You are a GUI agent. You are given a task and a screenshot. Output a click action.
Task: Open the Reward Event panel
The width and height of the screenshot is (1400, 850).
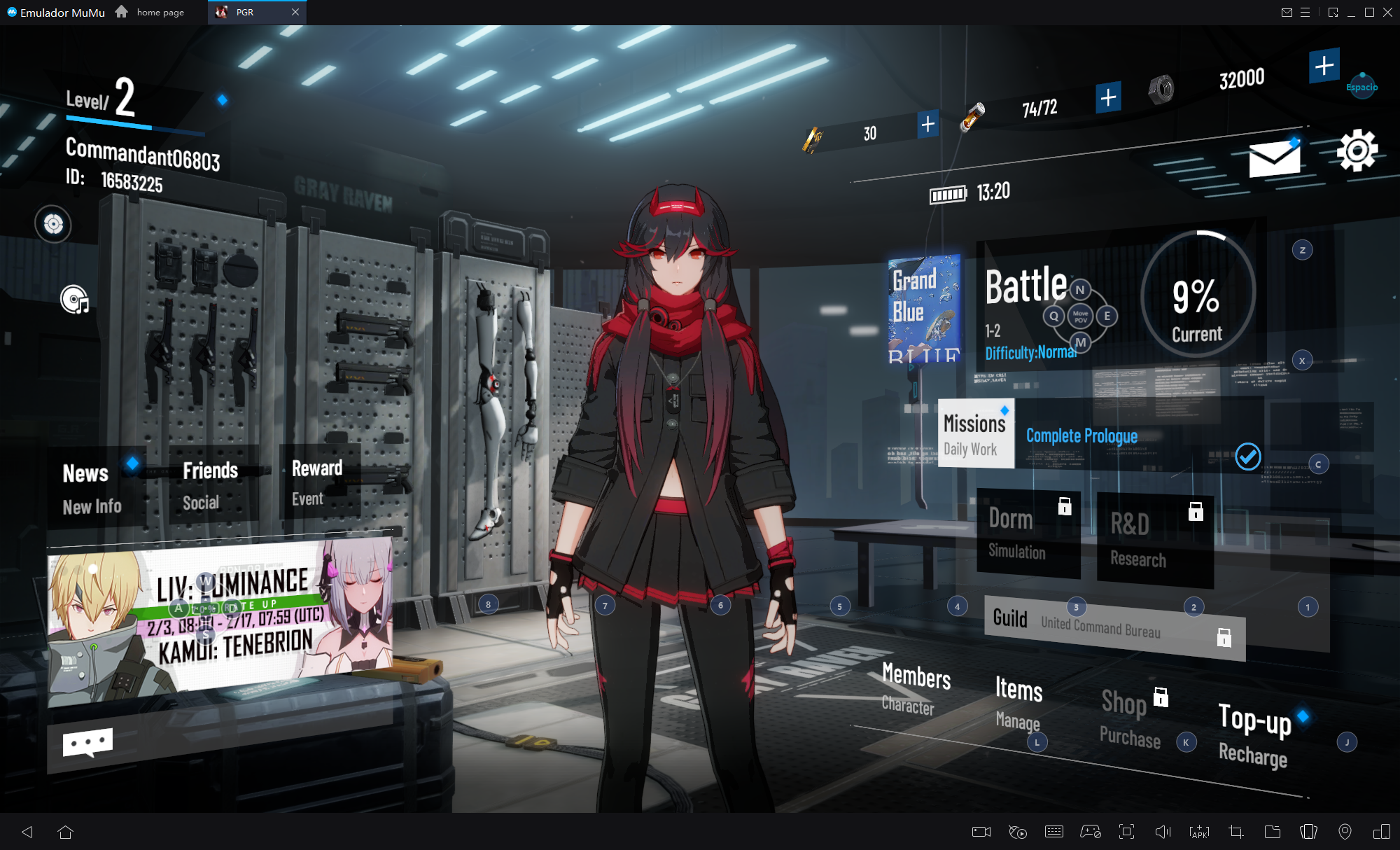(x=317, y=482)
